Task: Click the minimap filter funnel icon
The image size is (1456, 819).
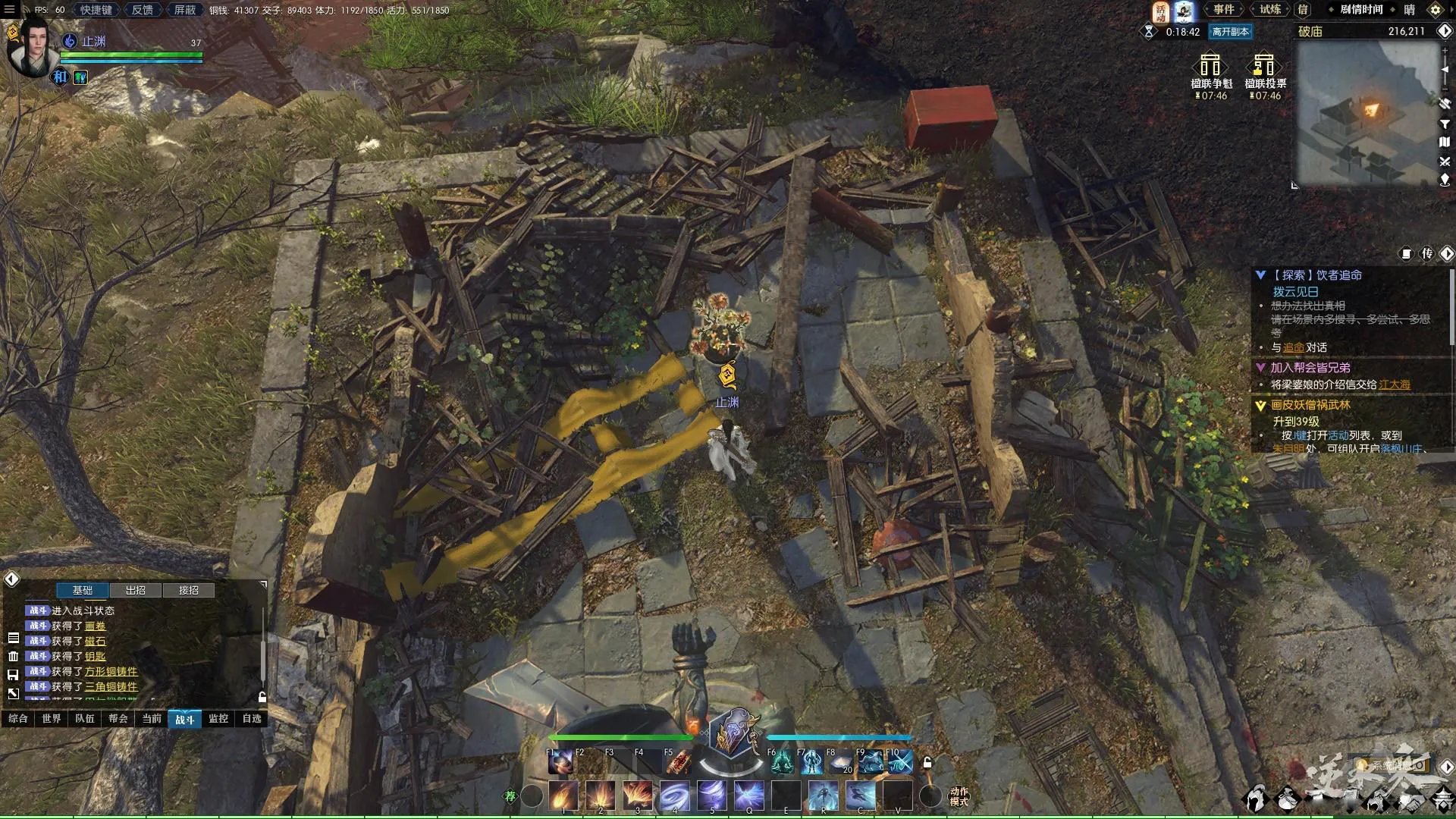Action: point(1445,124)
